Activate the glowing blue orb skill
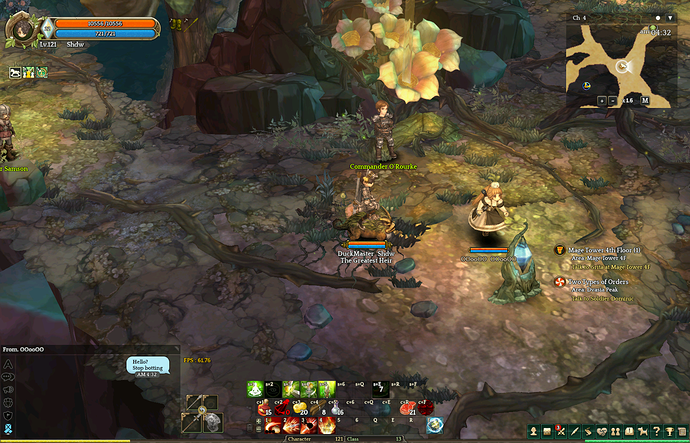Screen dimensions: 690x443 [x=435, y=424]
